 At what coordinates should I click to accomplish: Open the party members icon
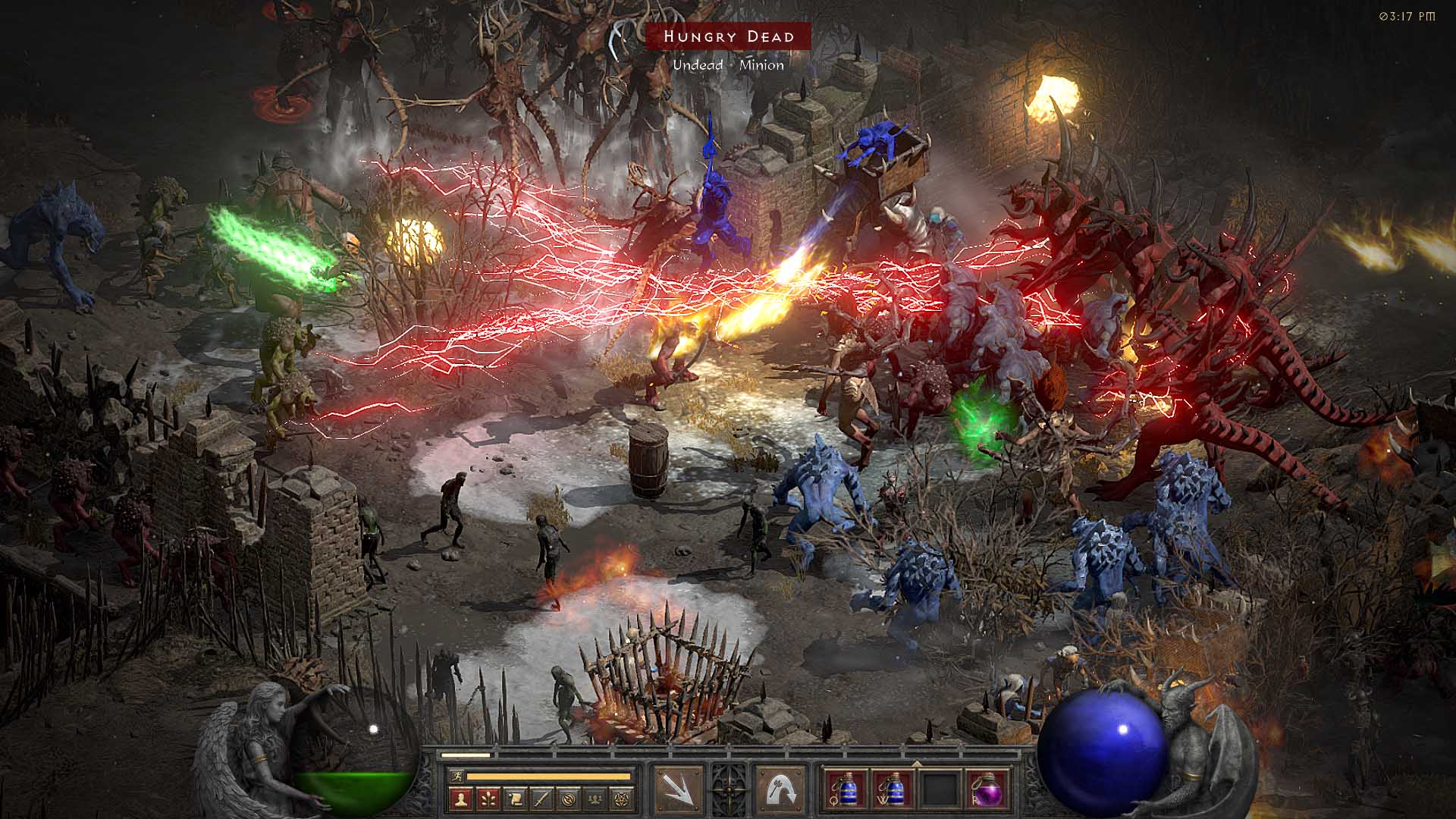point(596,799)
